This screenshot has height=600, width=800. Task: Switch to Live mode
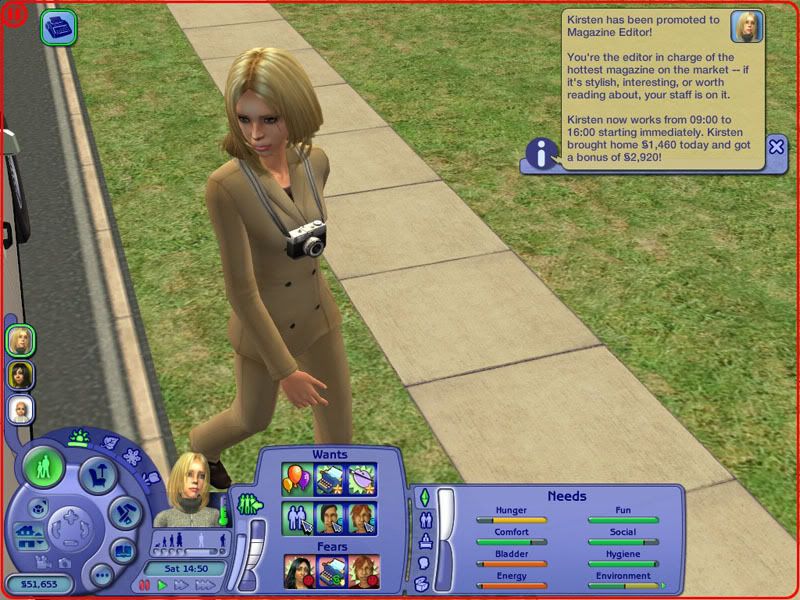pos(44,468)
